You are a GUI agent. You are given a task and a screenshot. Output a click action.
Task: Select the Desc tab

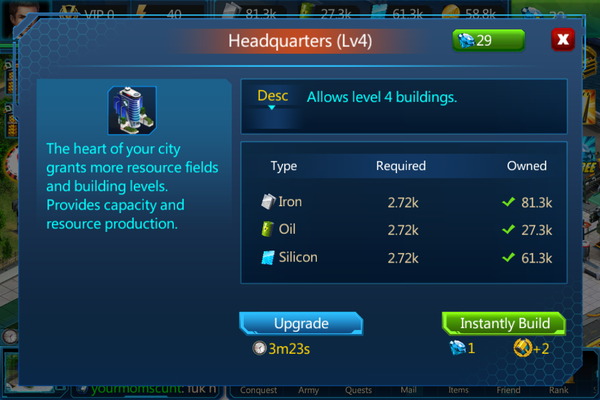[273, 97]
